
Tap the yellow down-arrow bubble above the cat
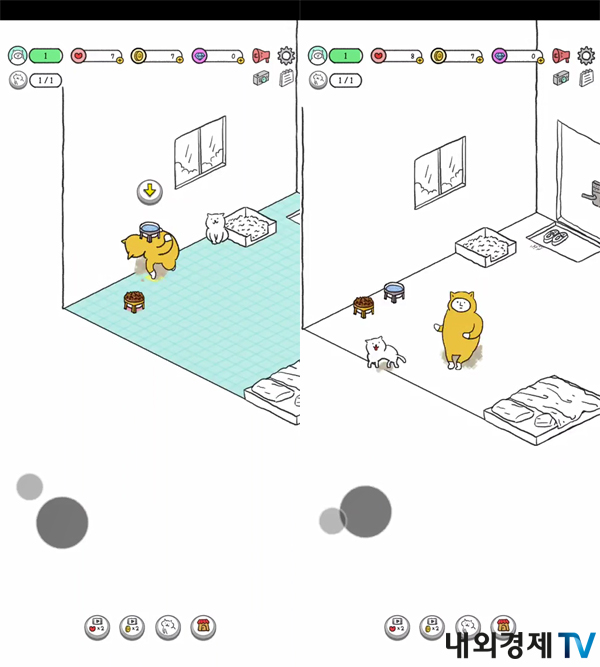coord(149,191)
